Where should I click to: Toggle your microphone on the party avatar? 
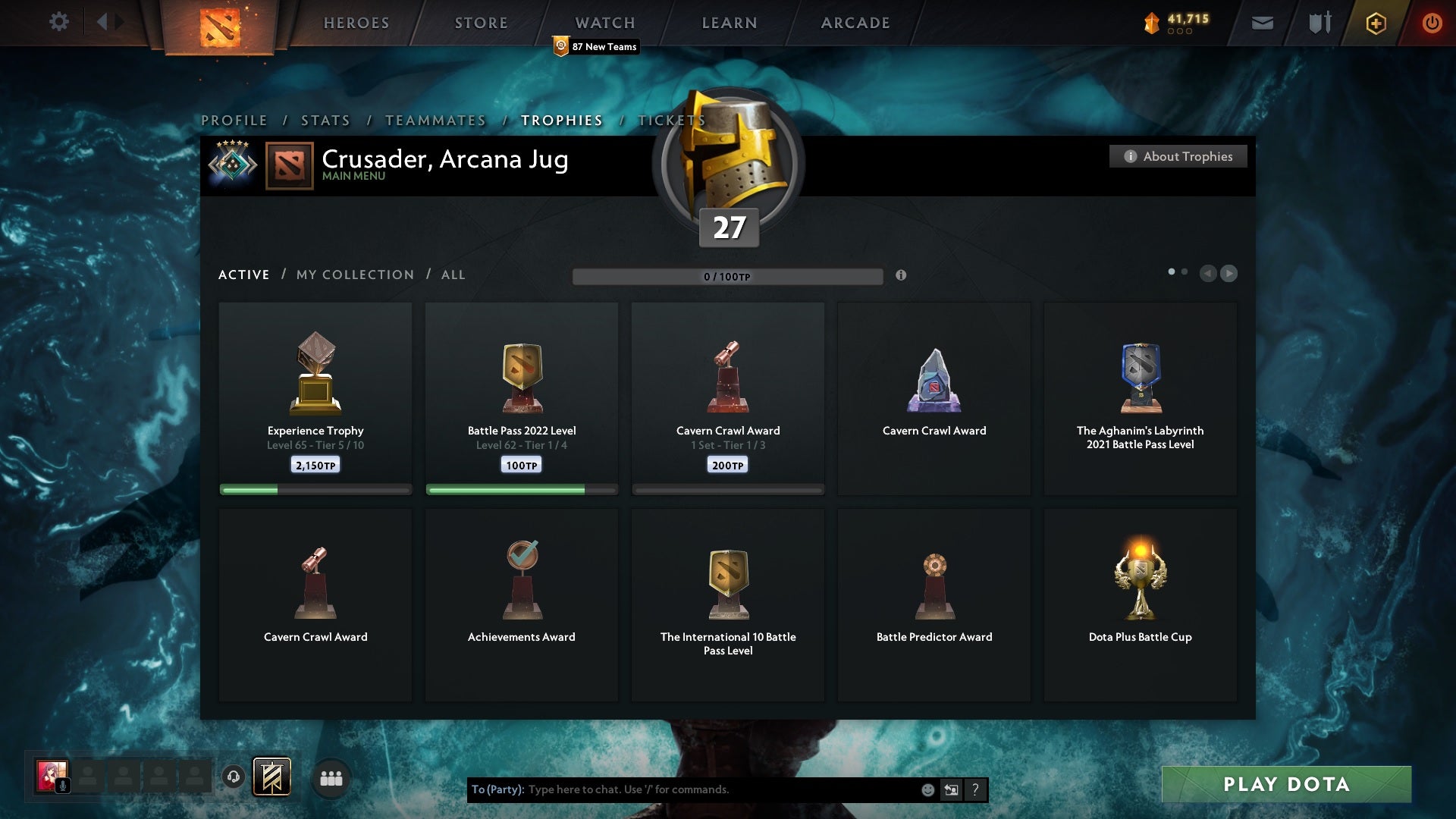click(63, 784)
